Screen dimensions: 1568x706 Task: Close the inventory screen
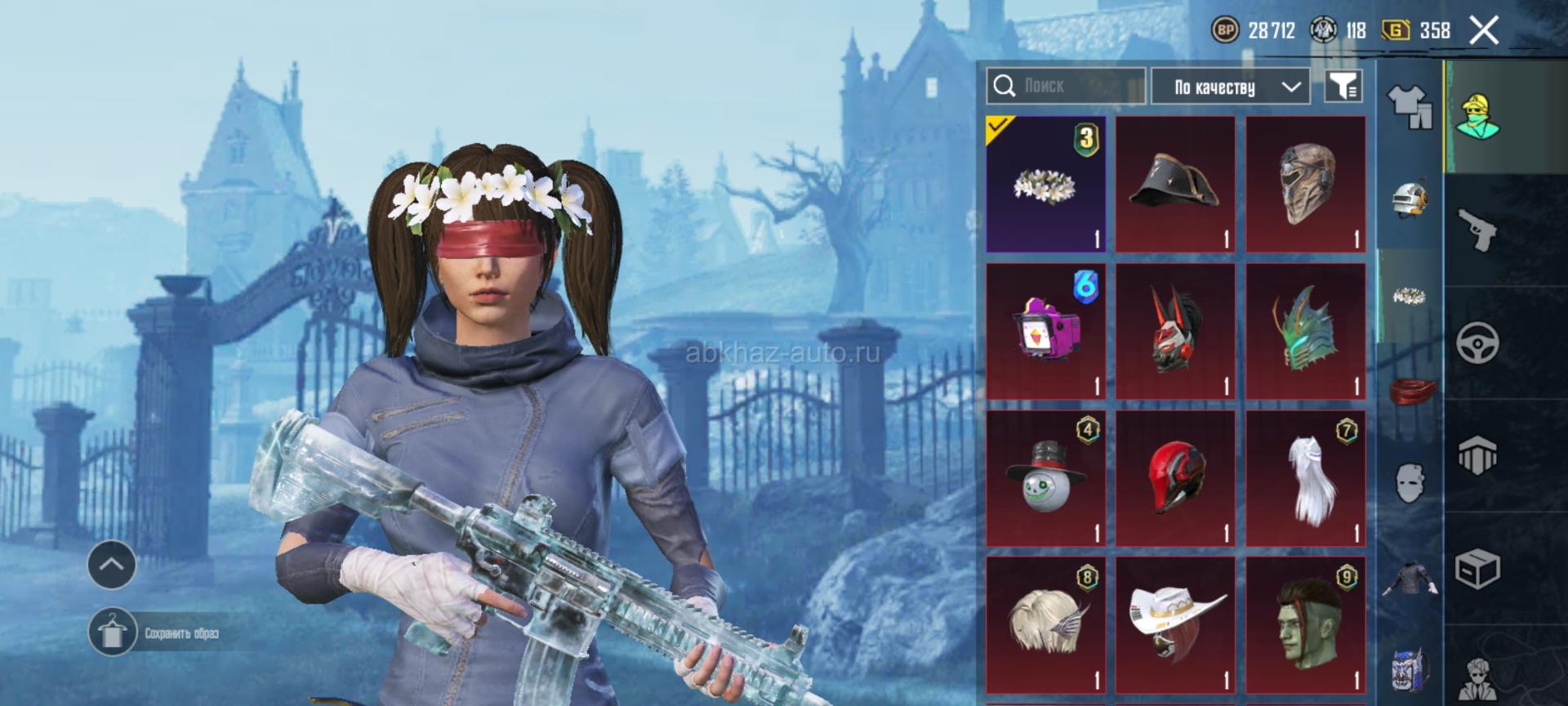pyautogui.click(x=1484, y=31)
